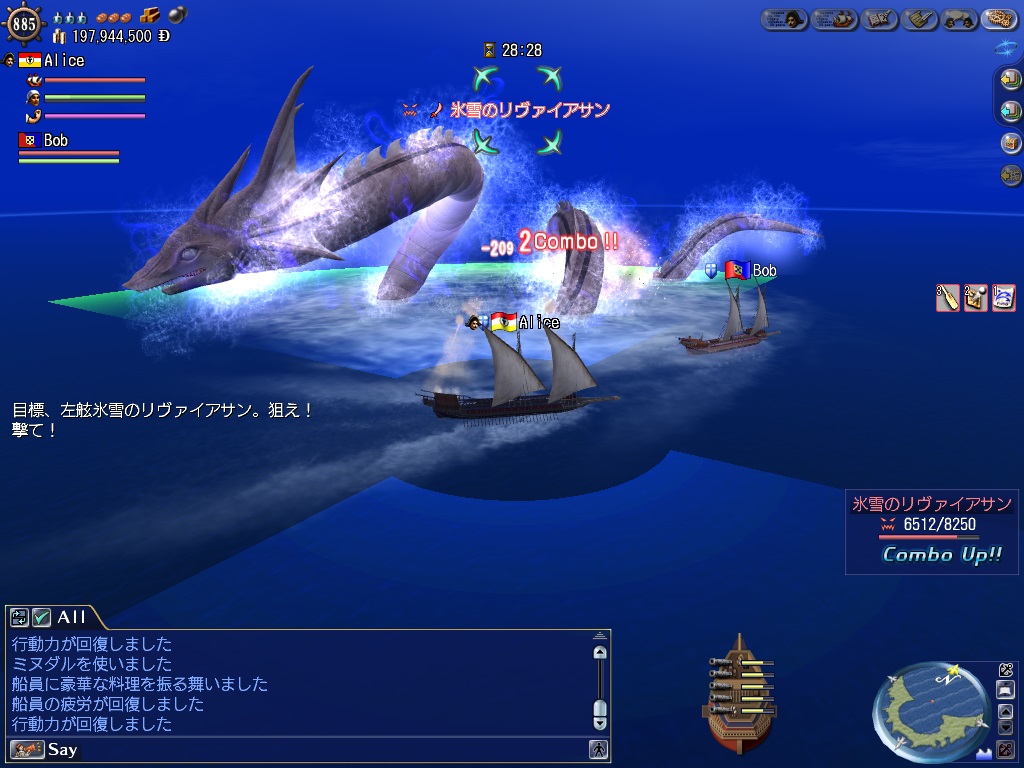This screenshot has width=1024, height=768.
Task: Select Bob in the fleet list
Action: click(x=56, y=141)
